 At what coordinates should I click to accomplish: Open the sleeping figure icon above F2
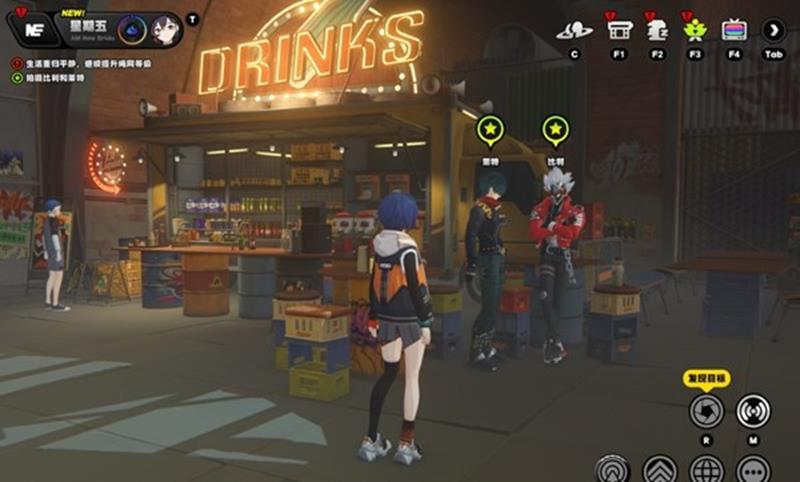657,30
